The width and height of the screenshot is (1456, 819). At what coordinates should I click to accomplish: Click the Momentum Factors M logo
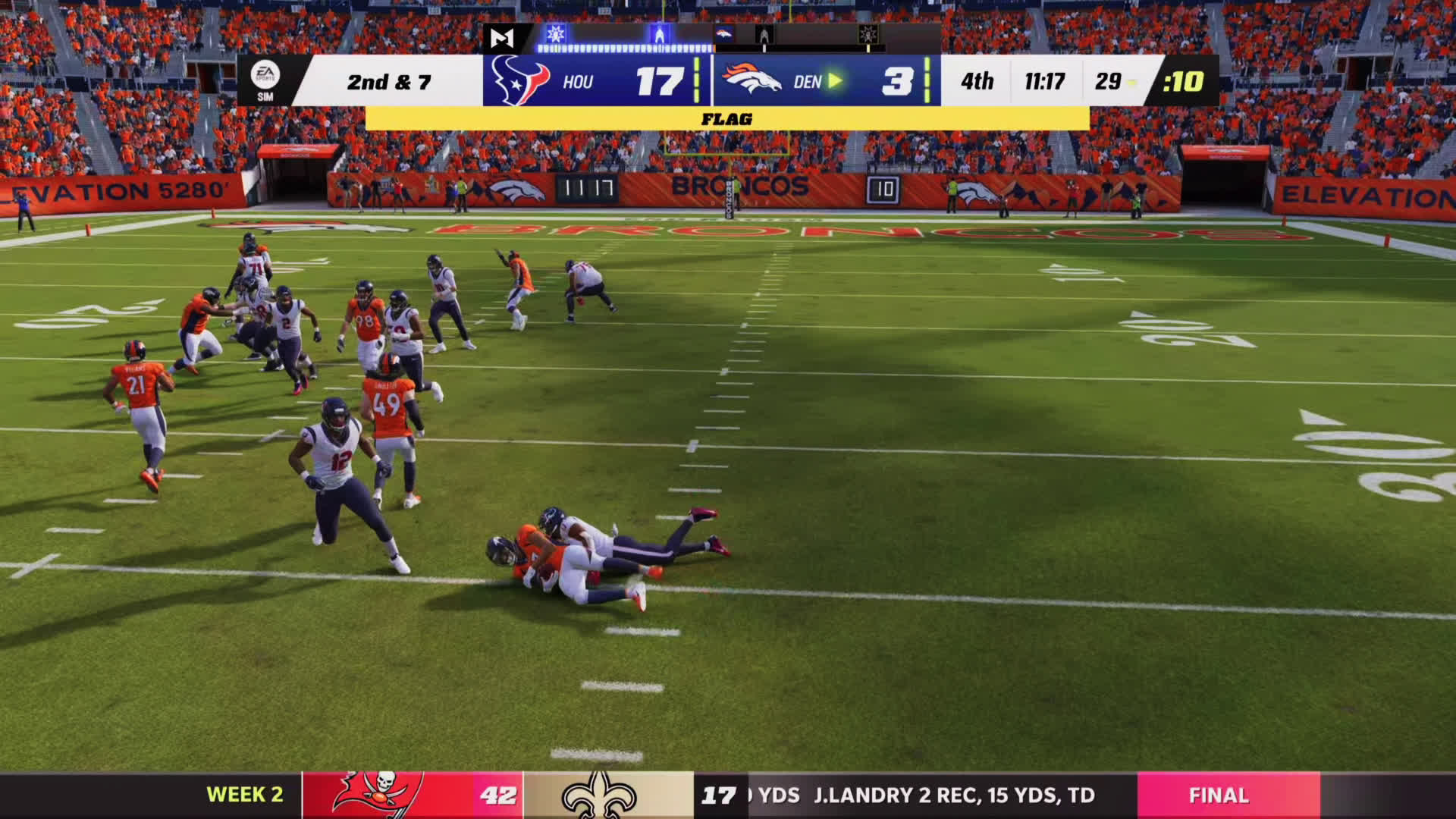501,37
